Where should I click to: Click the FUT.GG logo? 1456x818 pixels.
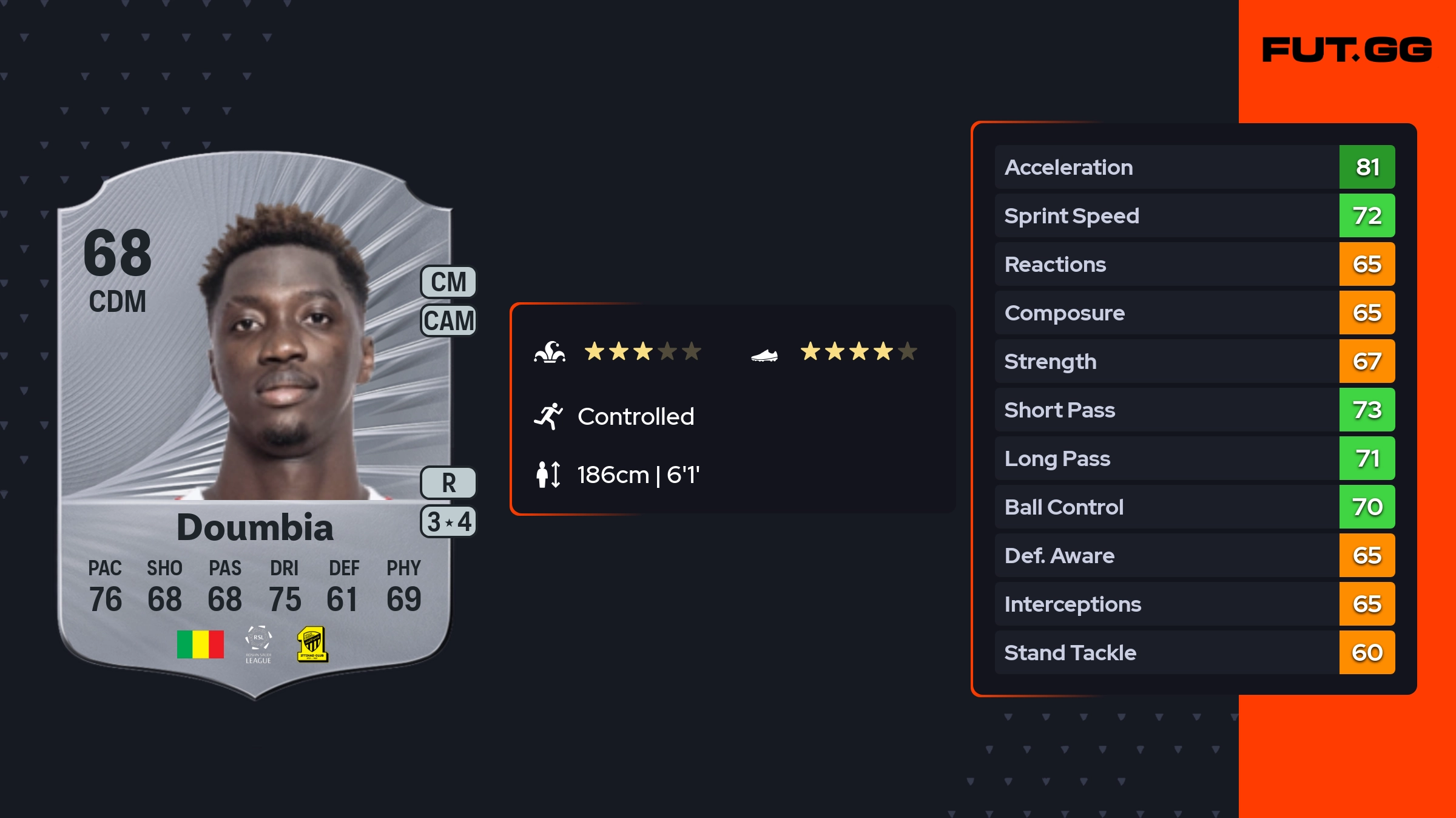coord(1347,50)
